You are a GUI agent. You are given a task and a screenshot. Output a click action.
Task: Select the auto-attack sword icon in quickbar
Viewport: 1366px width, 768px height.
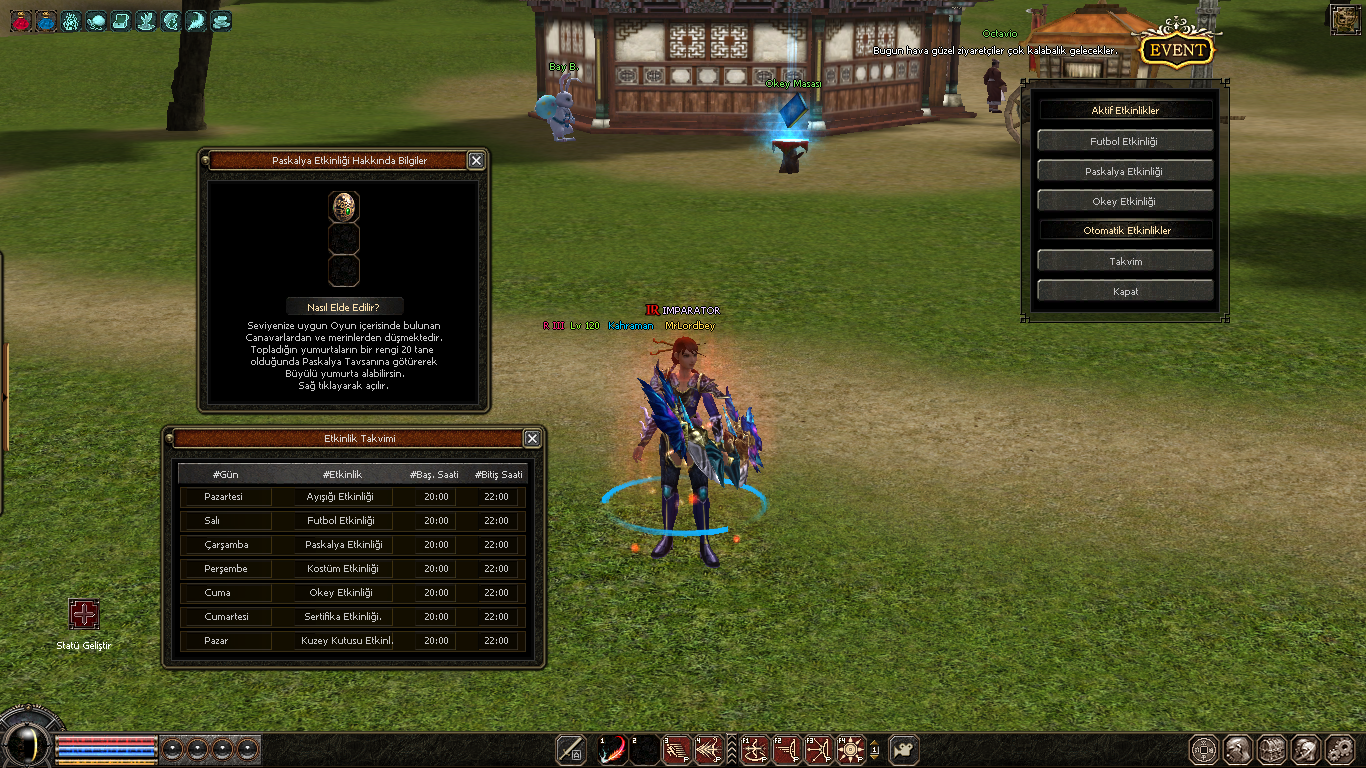[x=570, y=750]
